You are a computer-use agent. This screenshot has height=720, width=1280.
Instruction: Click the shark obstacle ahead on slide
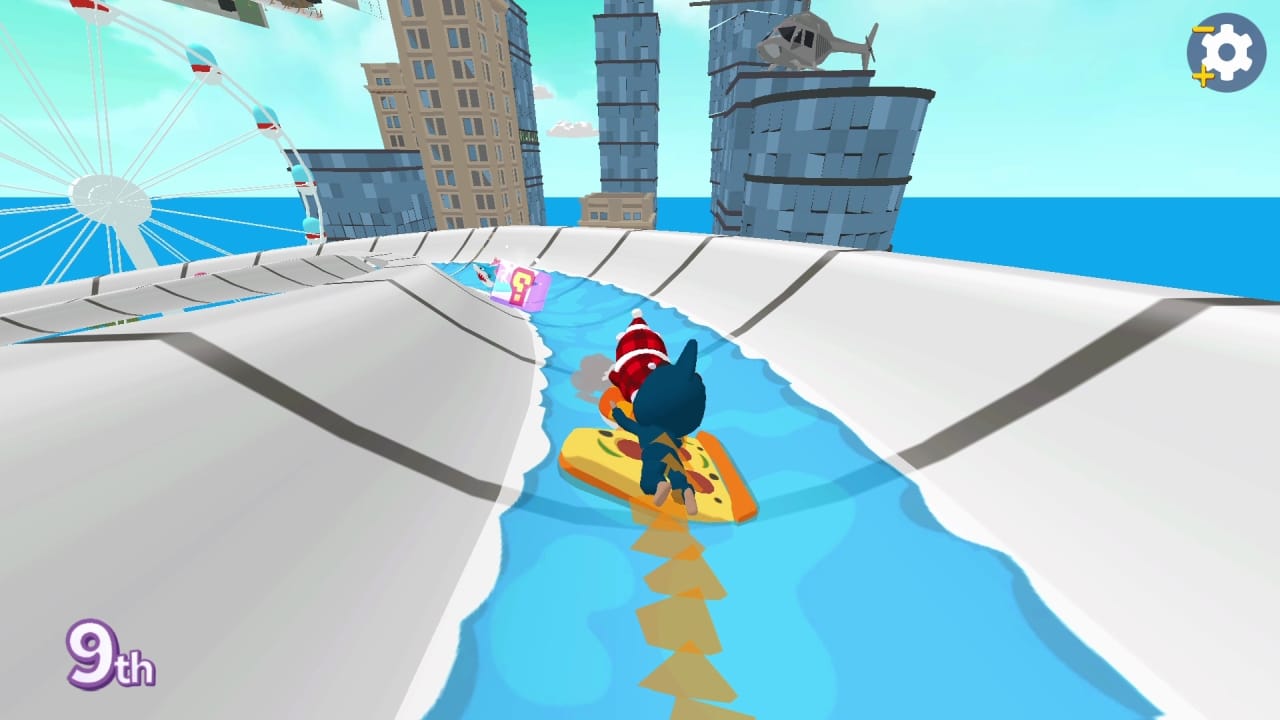[x=483, y=275]
